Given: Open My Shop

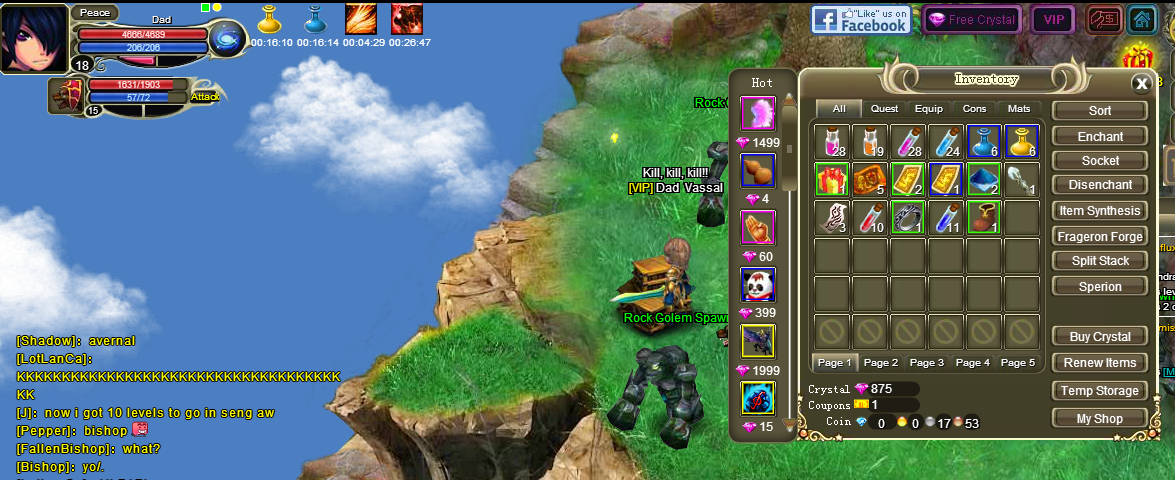Looking at the screenshot, I should (x=1099, y=419).
